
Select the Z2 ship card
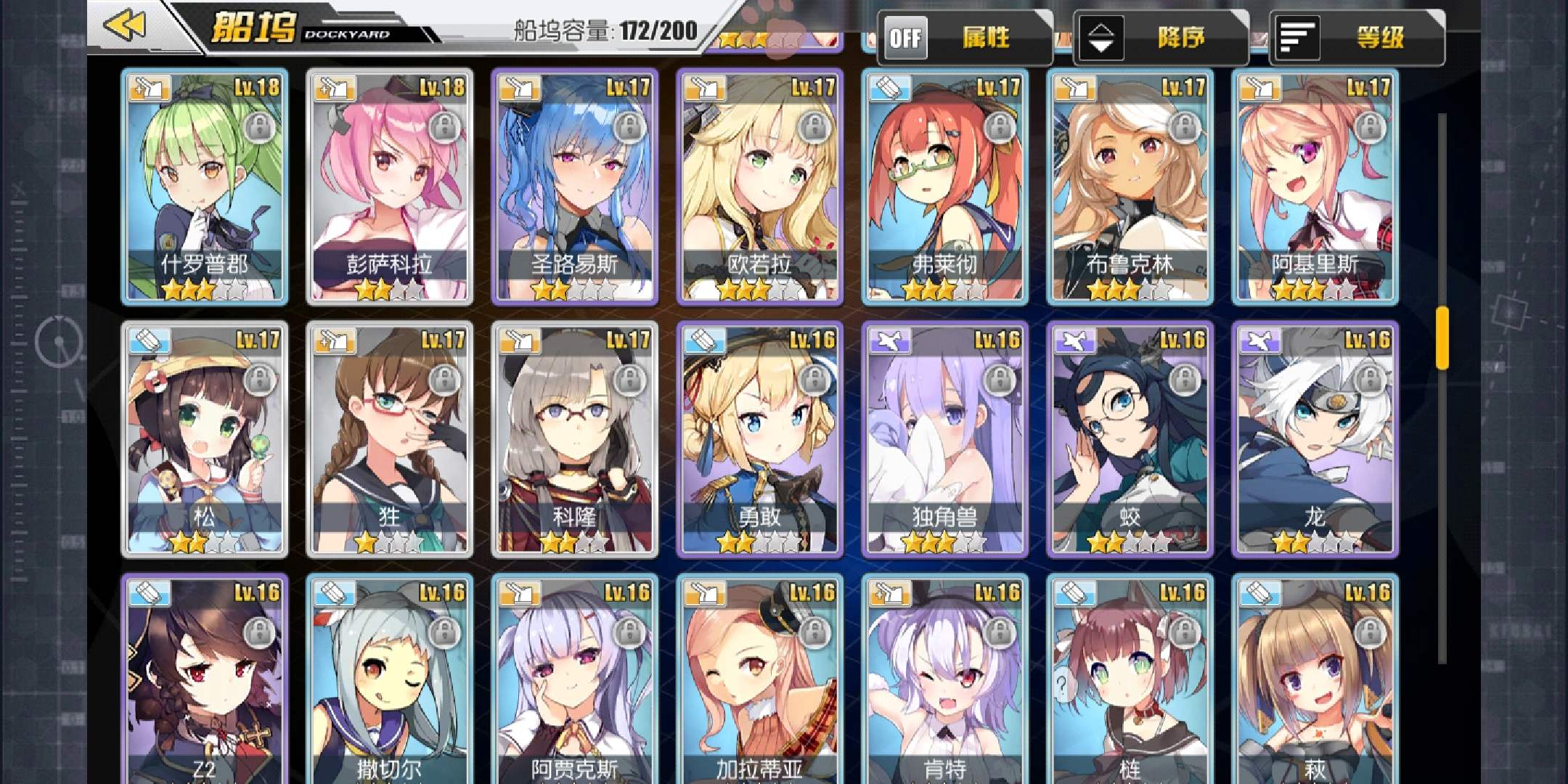click(205, 682)
